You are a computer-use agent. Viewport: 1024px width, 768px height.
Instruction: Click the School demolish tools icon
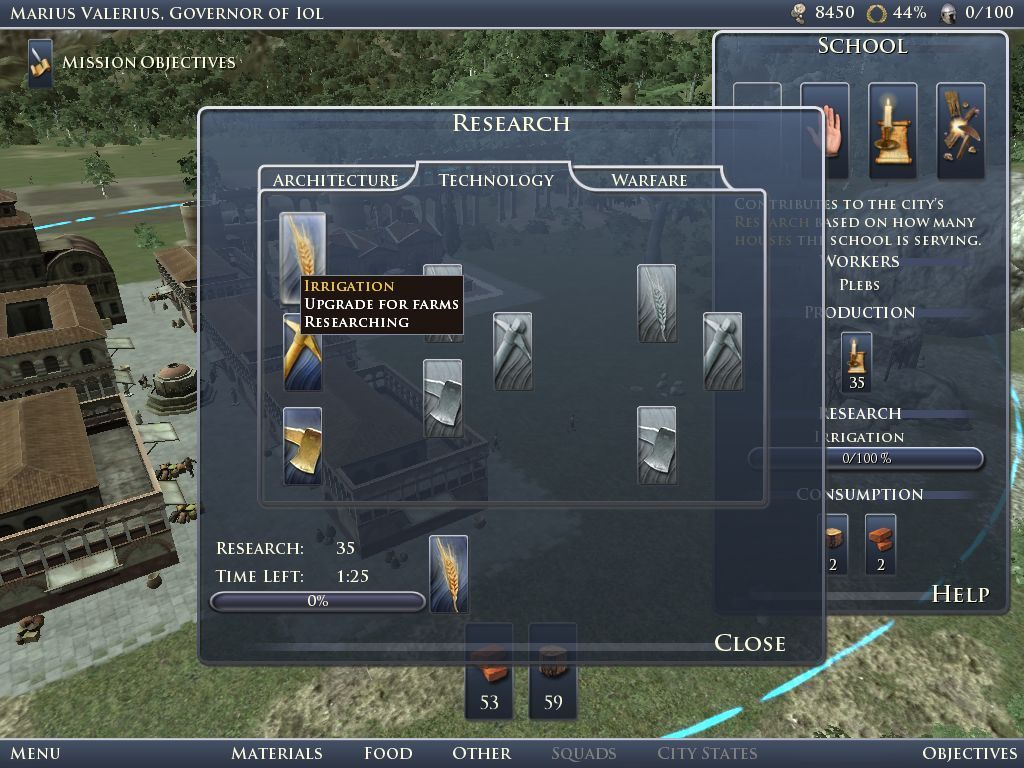[960, 123]
